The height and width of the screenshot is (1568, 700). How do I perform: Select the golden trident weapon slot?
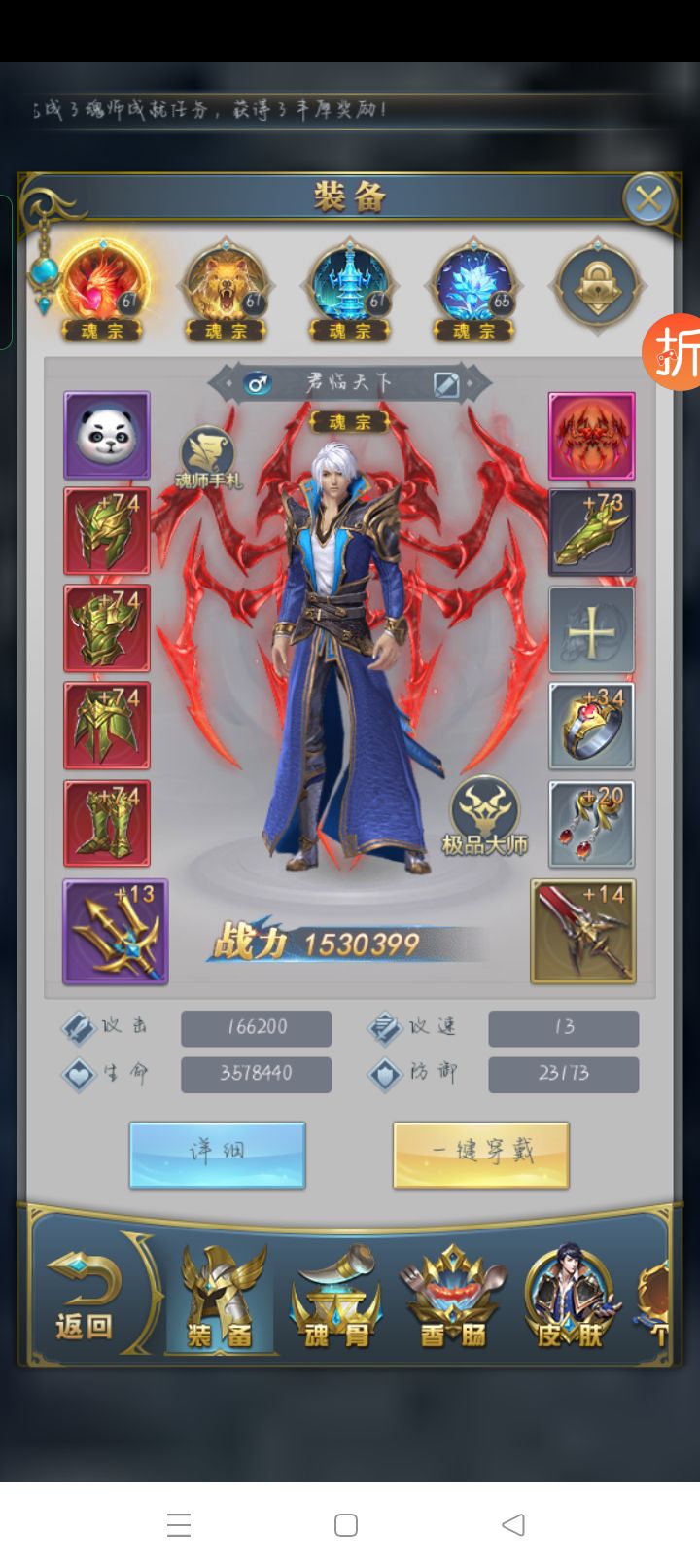point(116,932)
